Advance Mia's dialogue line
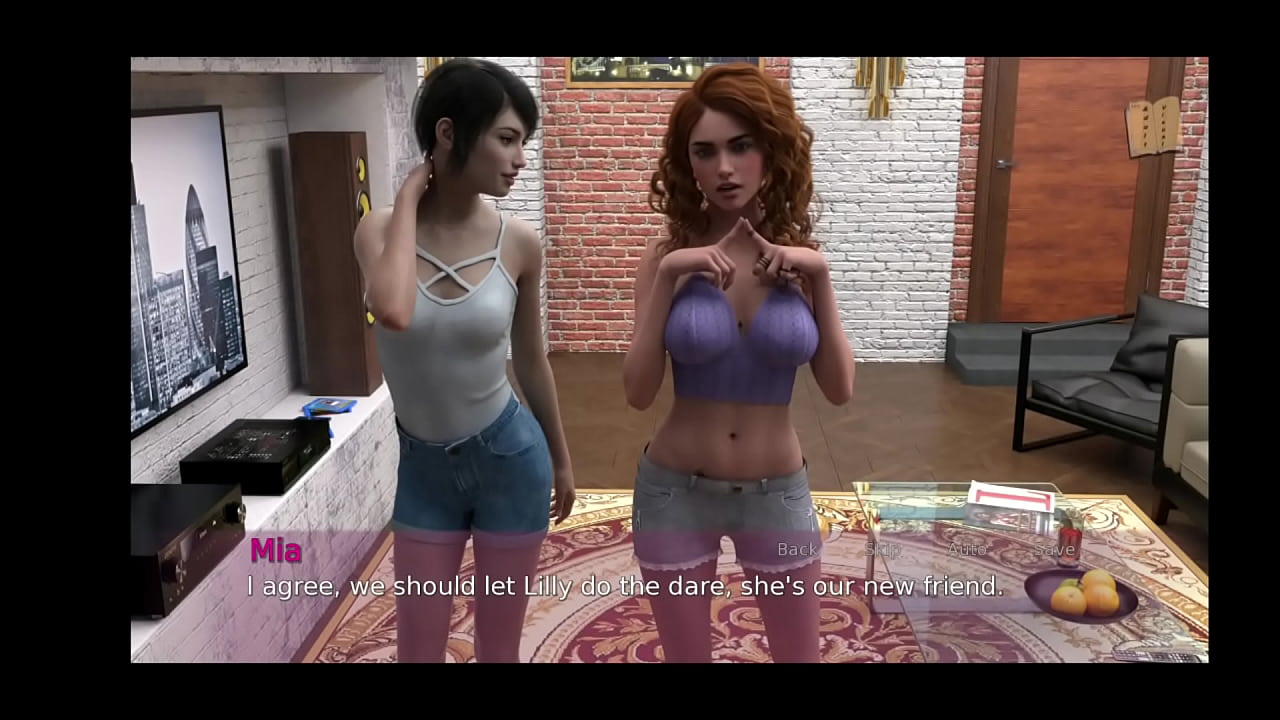 point(625,587)
